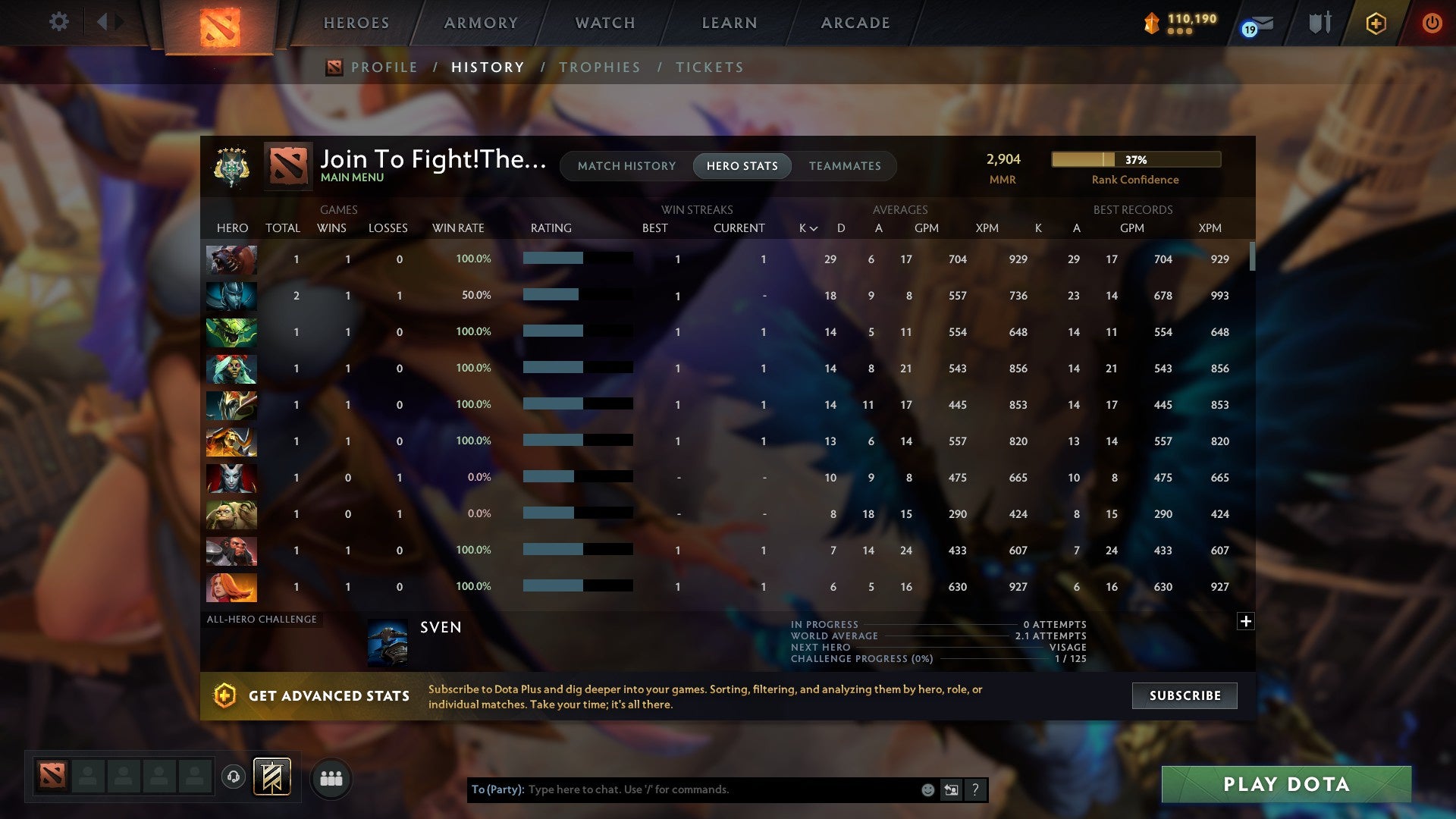The image size is (1456, 819).
Task: Open the friends list icon
Action: tap(331, 777)
